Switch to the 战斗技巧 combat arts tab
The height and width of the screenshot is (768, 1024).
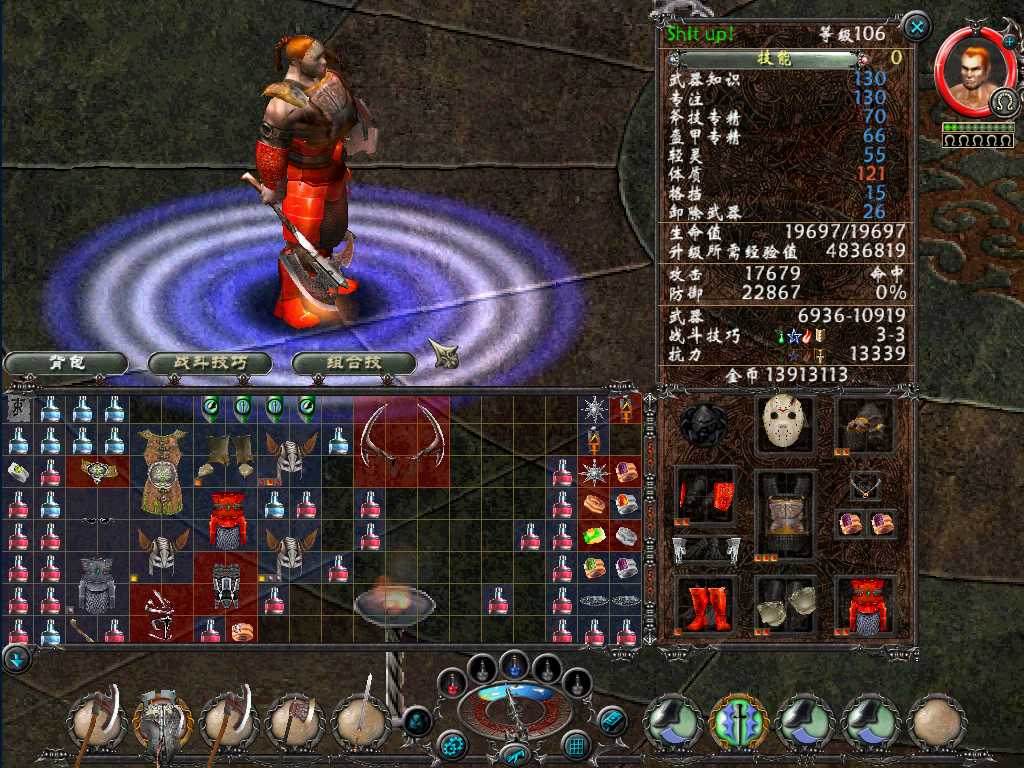(x=209, y=363)
